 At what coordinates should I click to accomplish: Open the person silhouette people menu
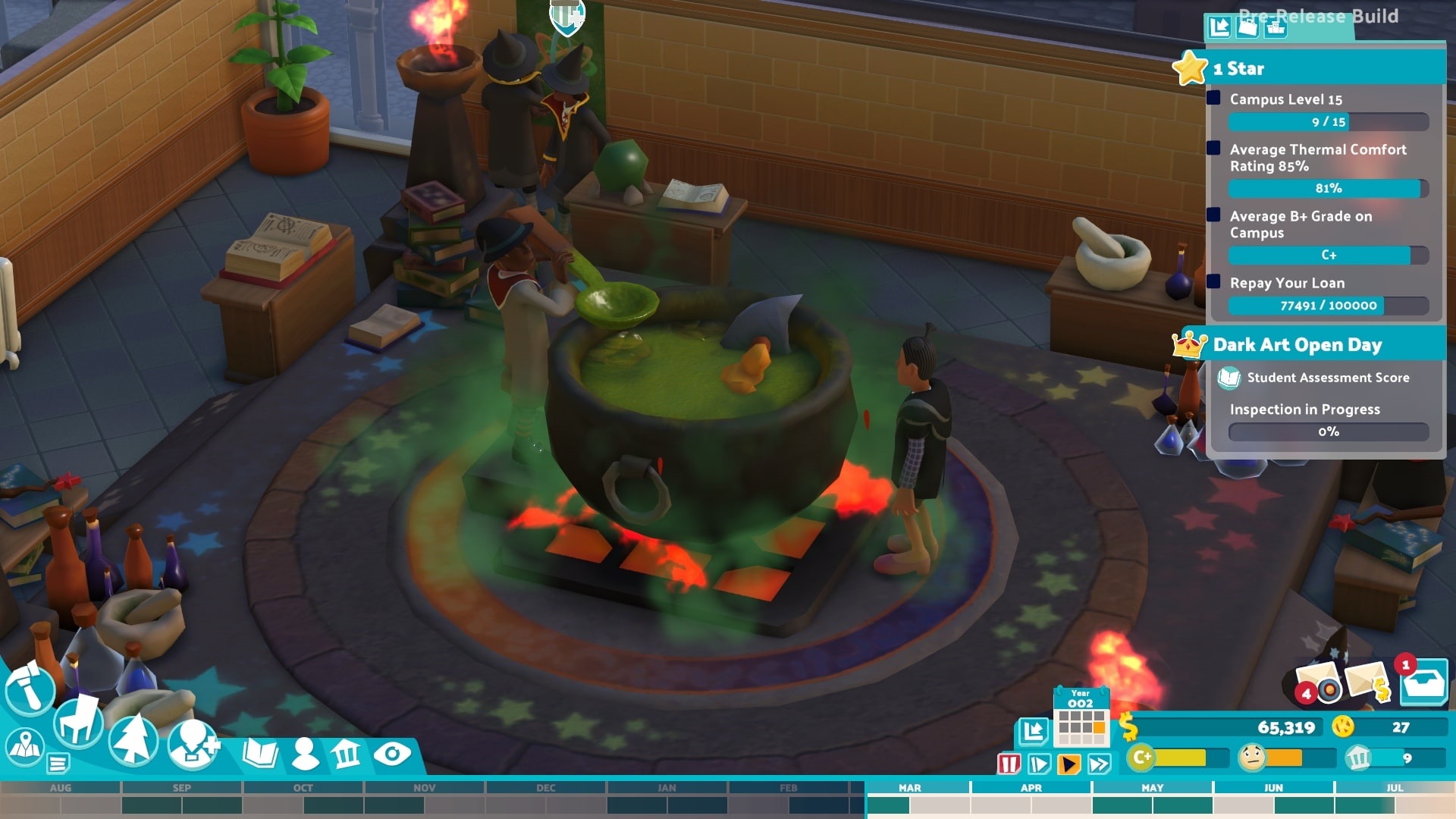click(x=305, y=753)
